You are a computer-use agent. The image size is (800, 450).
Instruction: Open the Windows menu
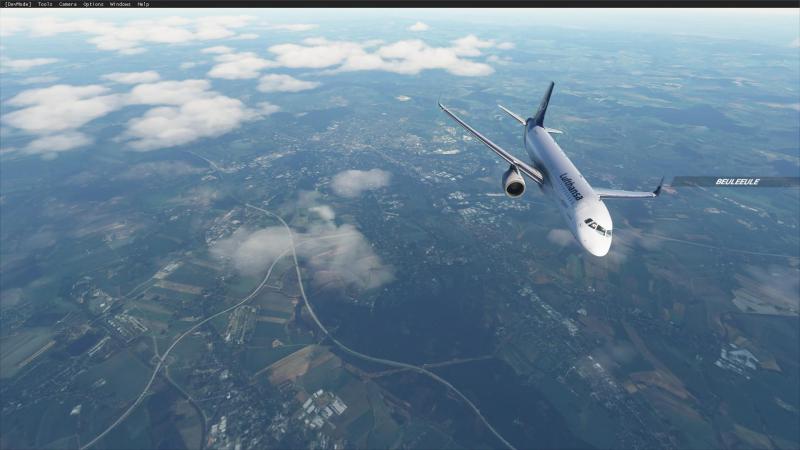(x=120, y=4)
